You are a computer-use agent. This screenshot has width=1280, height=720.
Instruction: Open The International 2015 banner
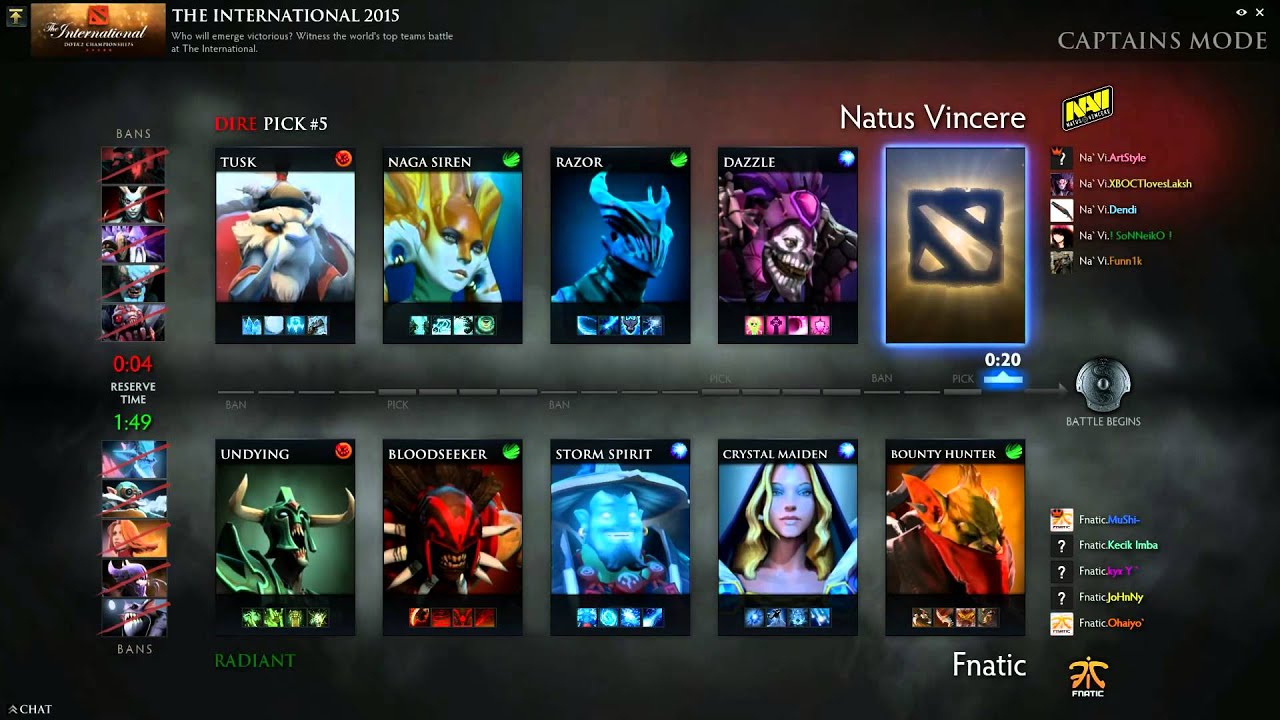pos(98,30)
